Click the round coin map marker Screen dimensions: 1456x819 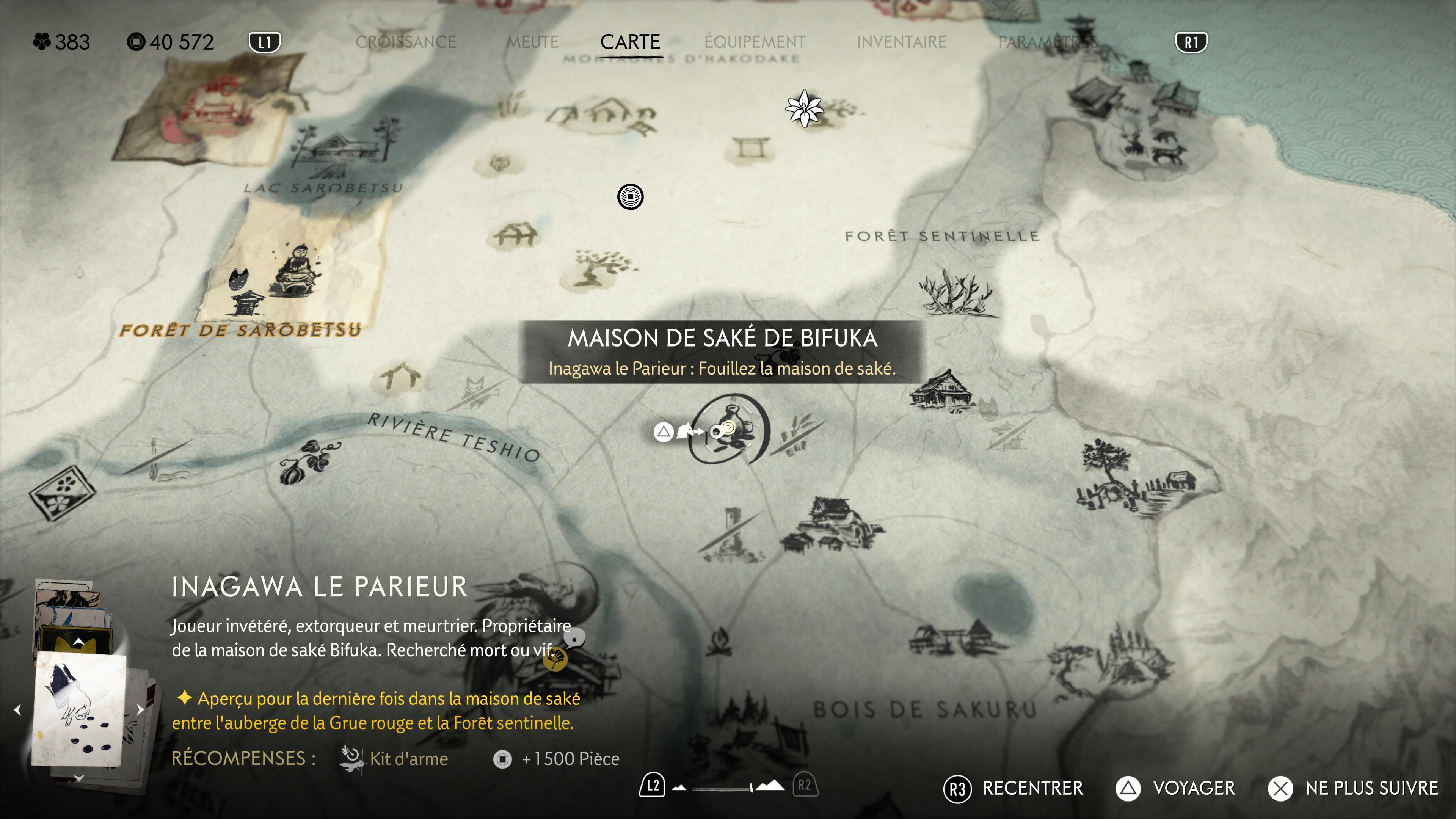pos(630,197)
